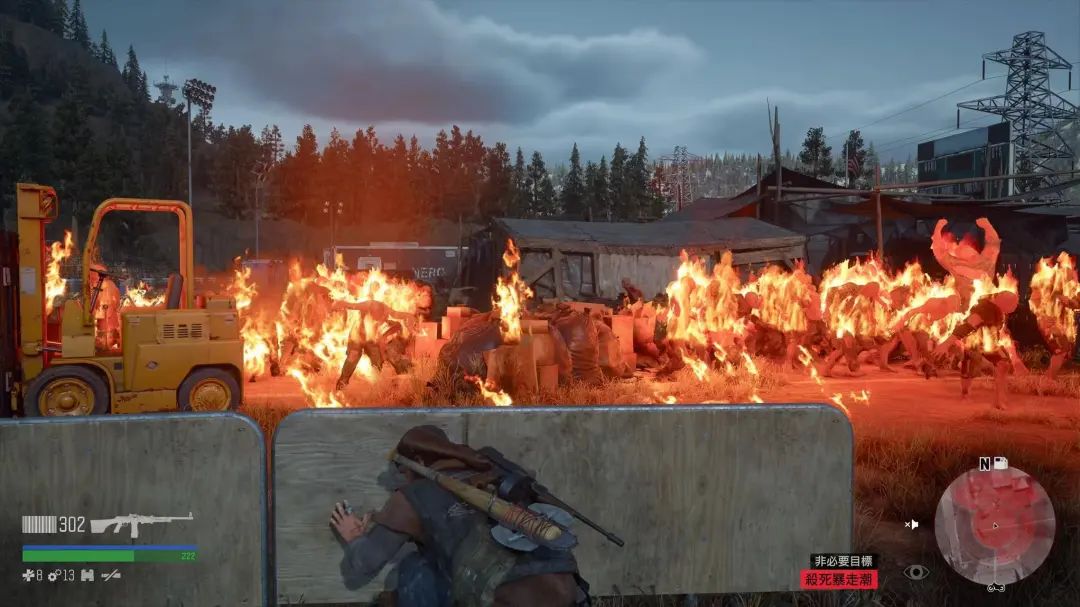
Task: Select the equipped rifle weapon icon
Action: [x=141, y=524]
